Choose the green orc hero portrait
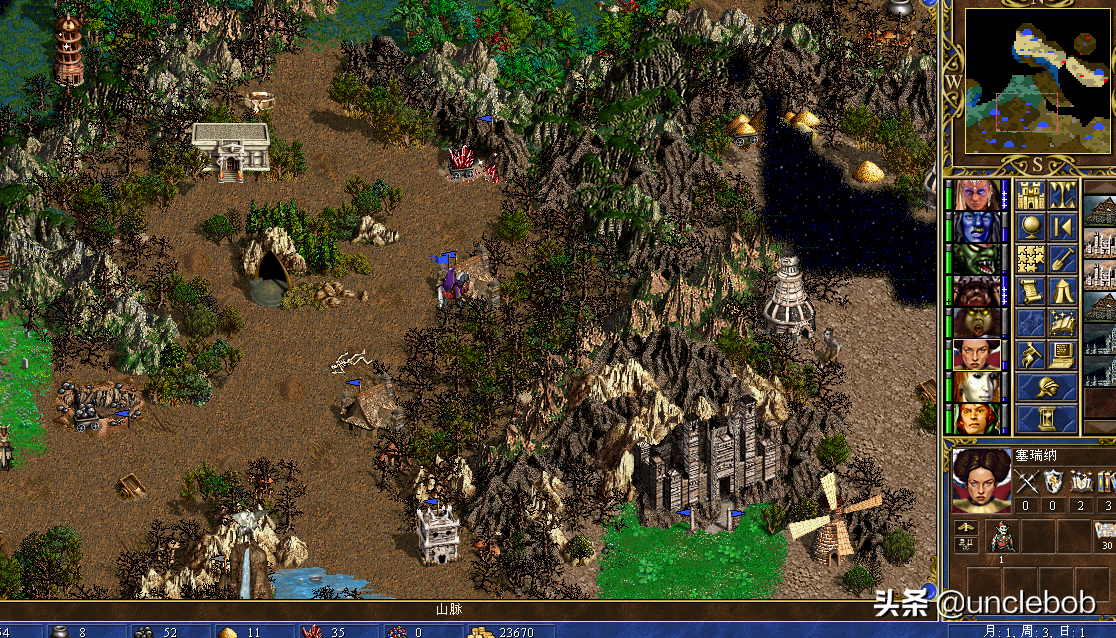1116x638 pixels. pos(973,259)
